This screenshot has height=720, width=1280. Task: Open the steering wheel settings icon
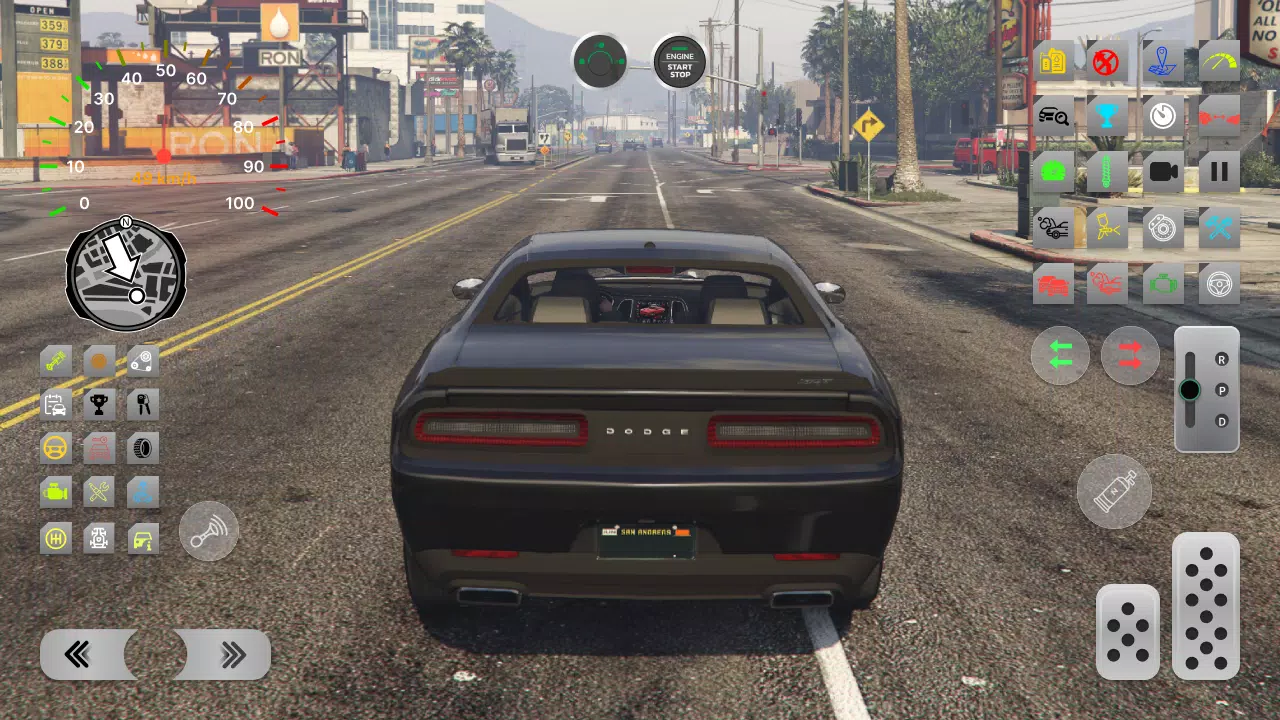click(1220, 283)
